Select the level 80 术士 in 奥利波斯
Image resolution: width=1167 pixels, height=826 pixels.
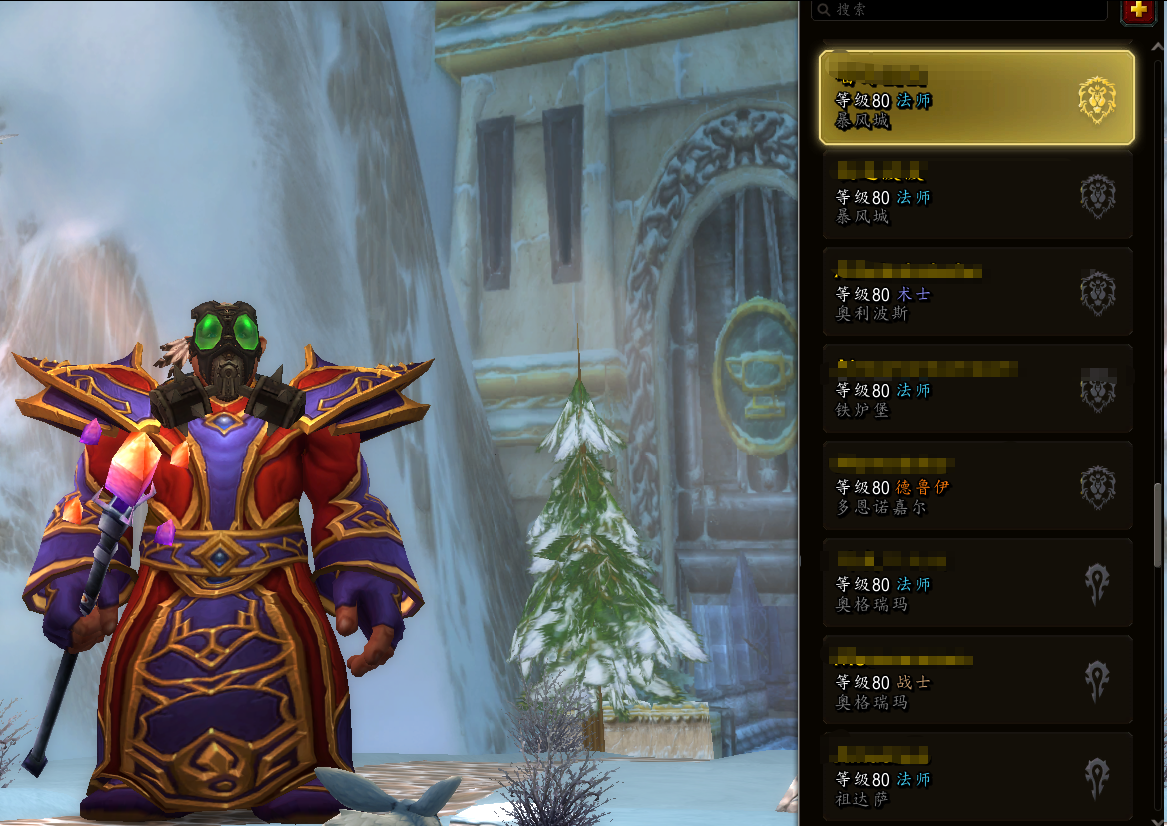pos(976,292)
